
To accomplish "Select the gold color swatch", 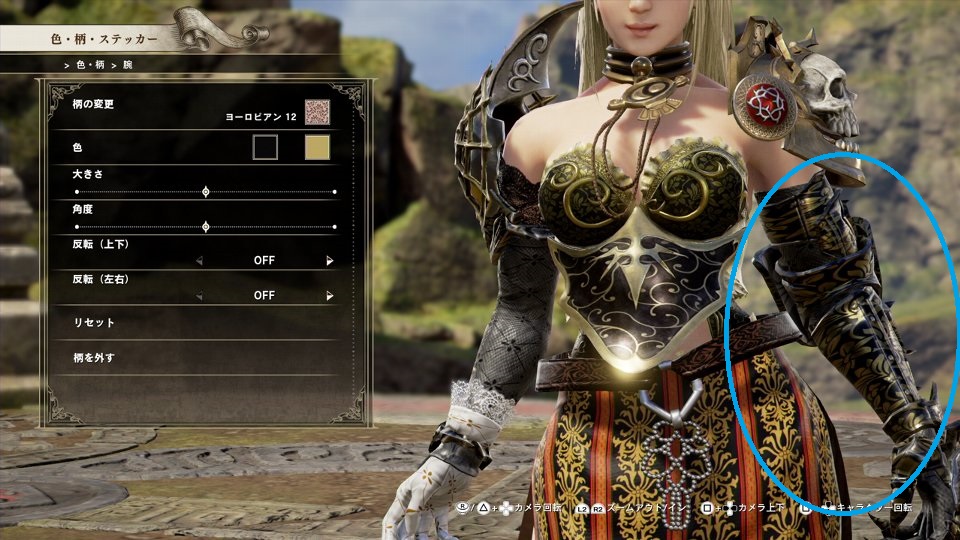I will pos(317,148).
